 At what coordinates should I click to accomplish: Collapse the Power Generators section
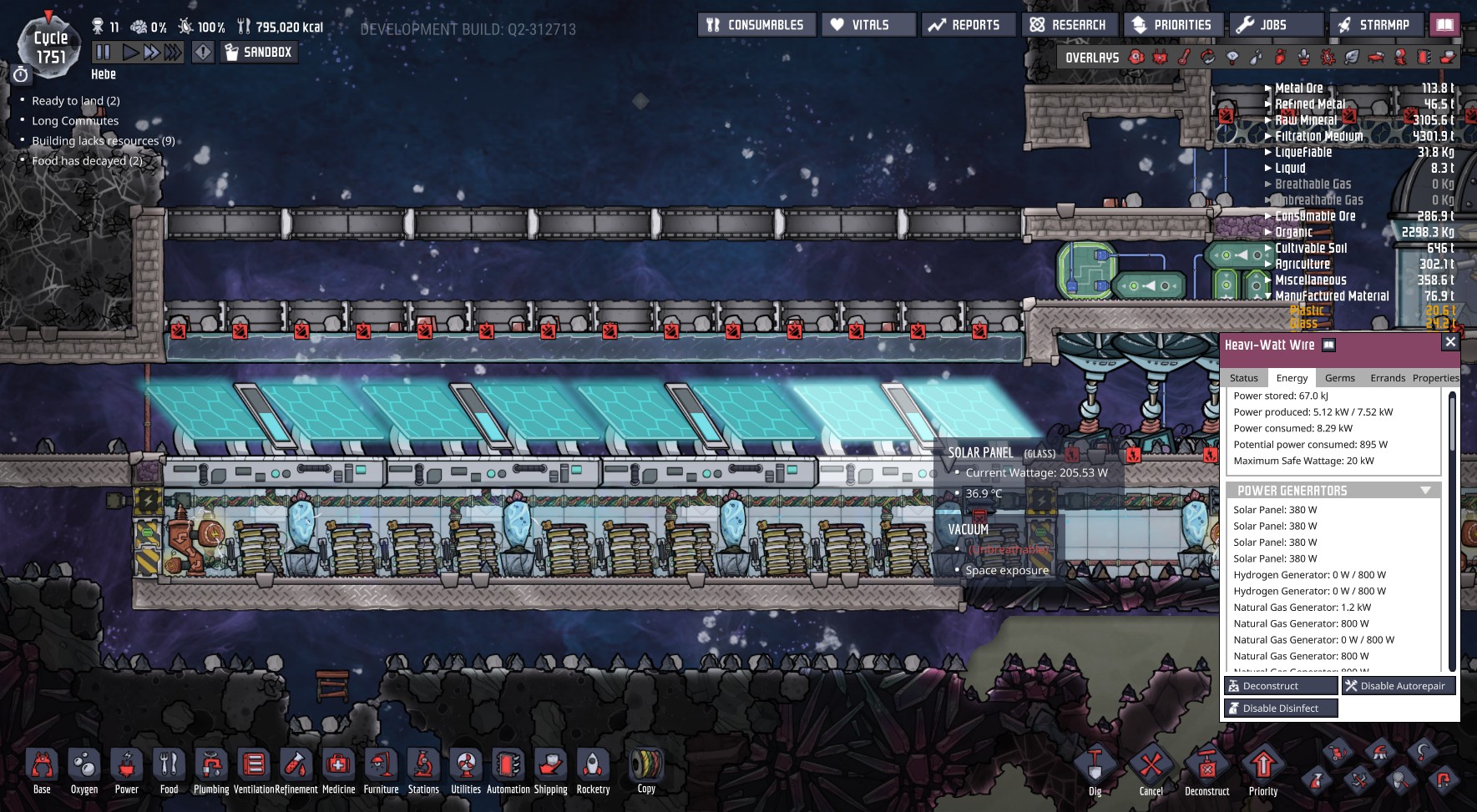1425,491
